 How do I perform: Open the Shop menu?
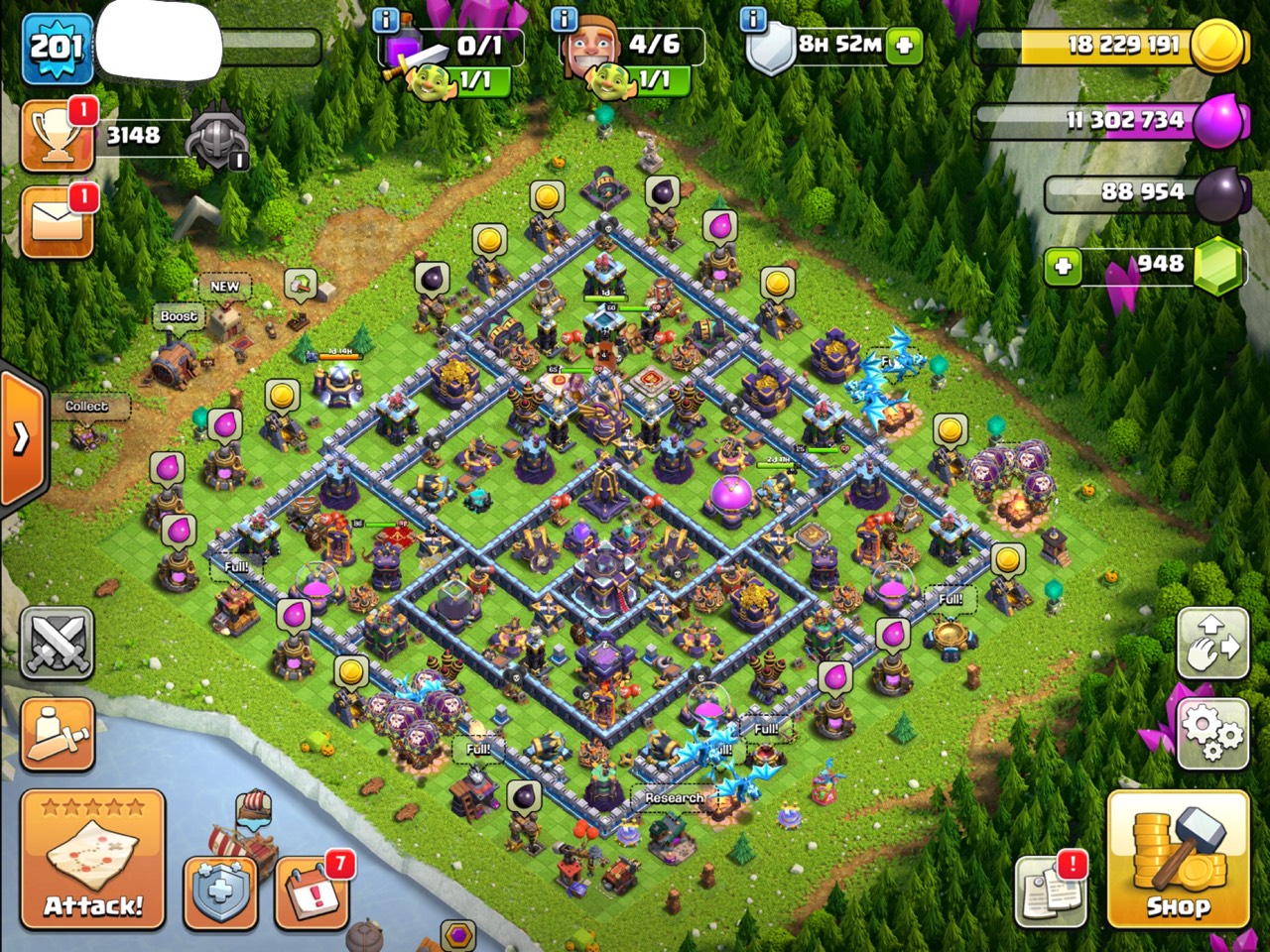1178,860
